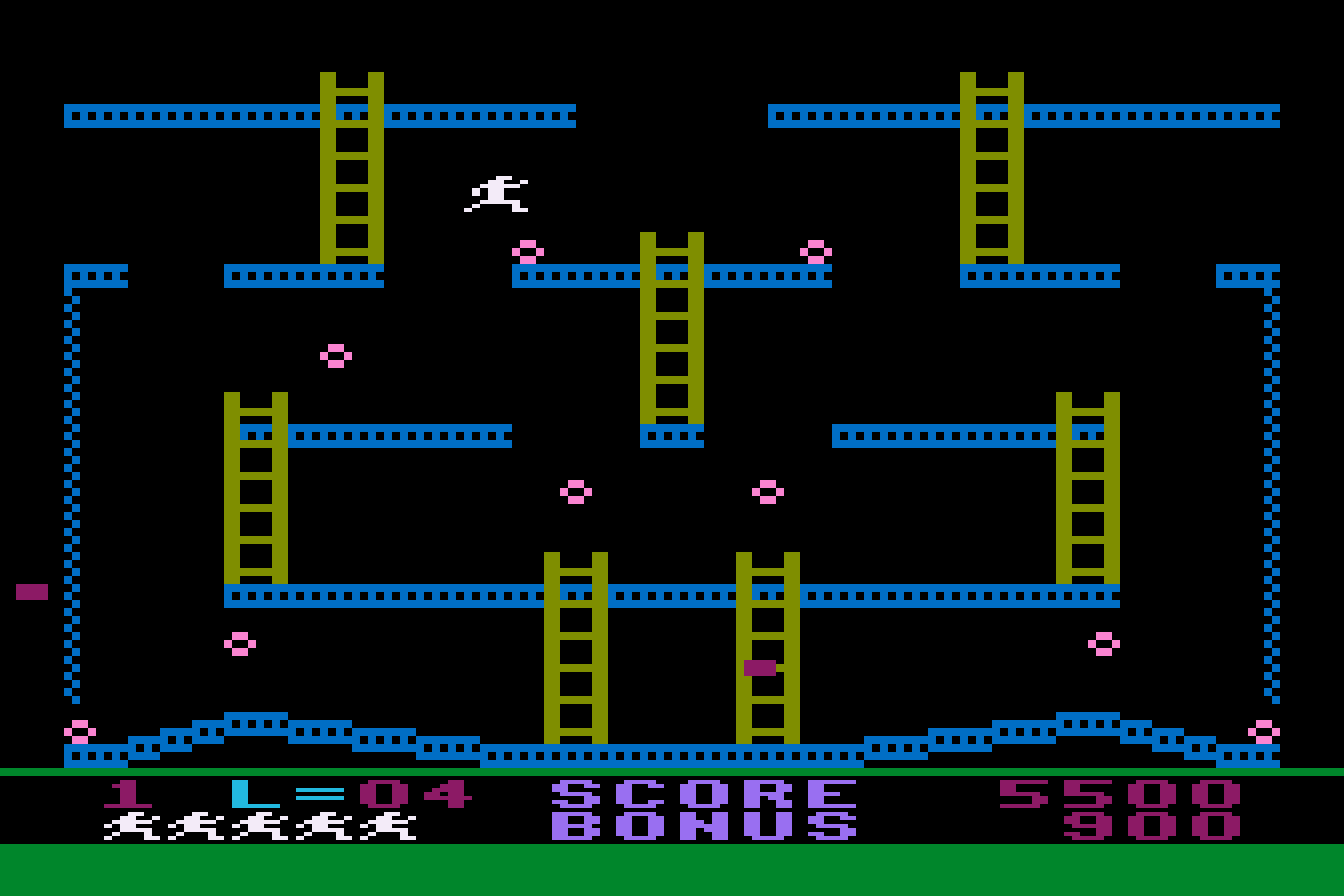Click the bomb in the bottom-left corner

coord(78,730)
